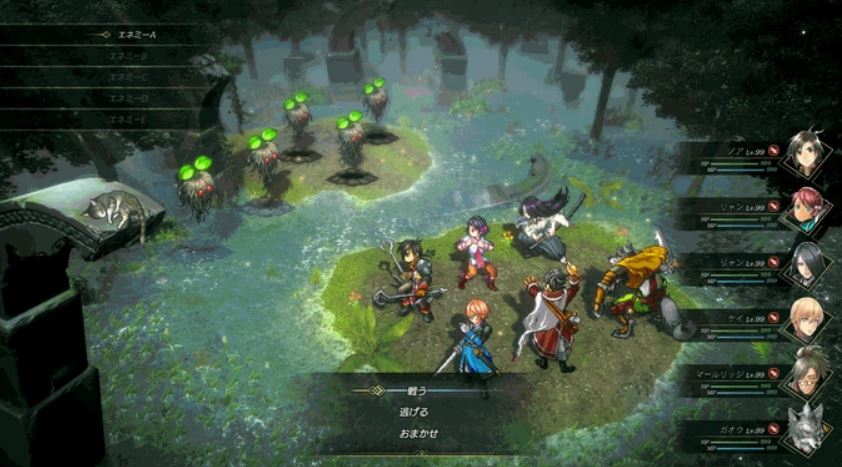Target エネミーA in the enemy list
Viewport: 842px width, 467px height.
[131, 34]
